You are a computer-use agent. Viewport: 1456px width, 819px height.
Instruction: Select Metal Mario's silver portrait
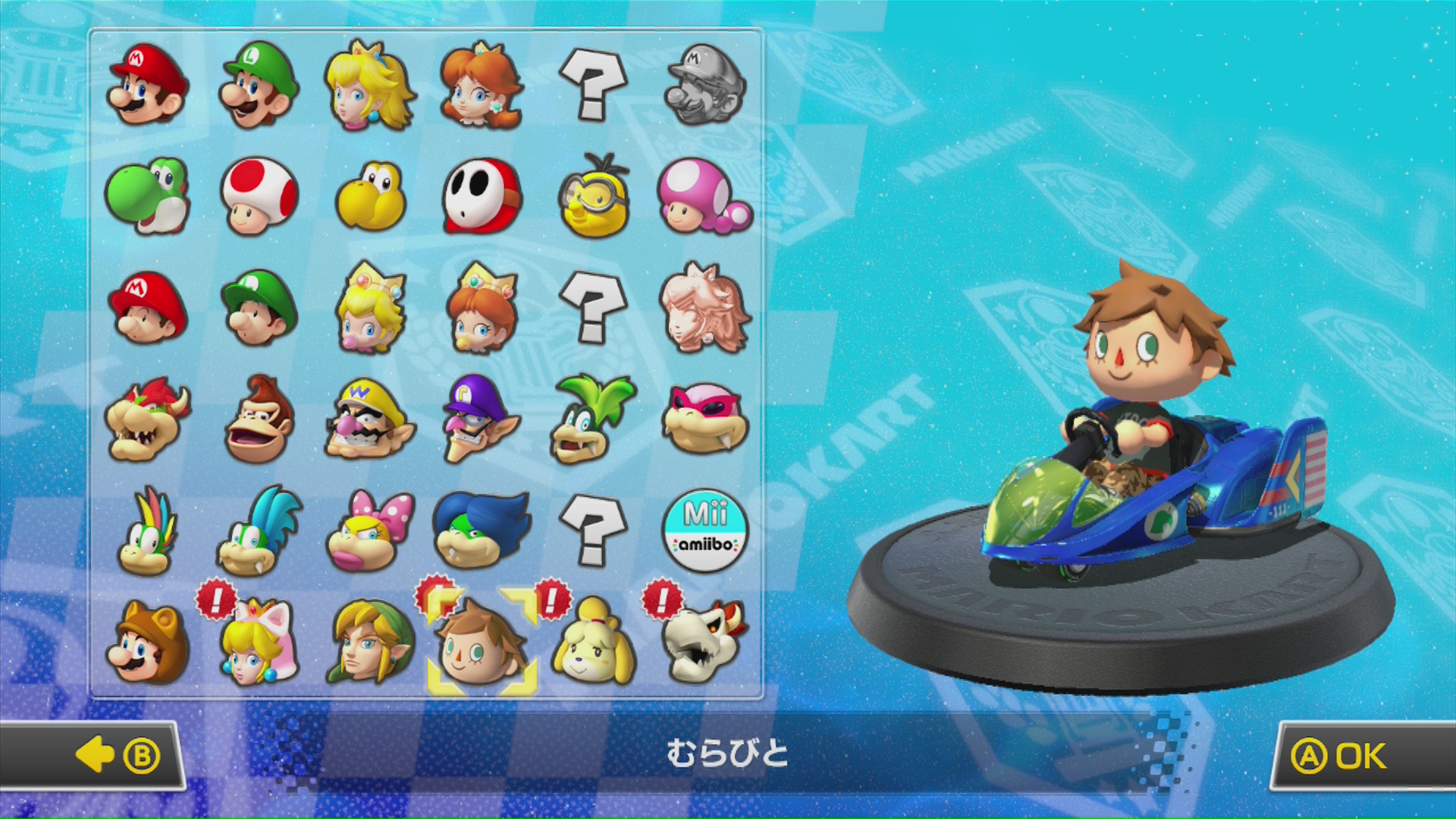point(704,83)
